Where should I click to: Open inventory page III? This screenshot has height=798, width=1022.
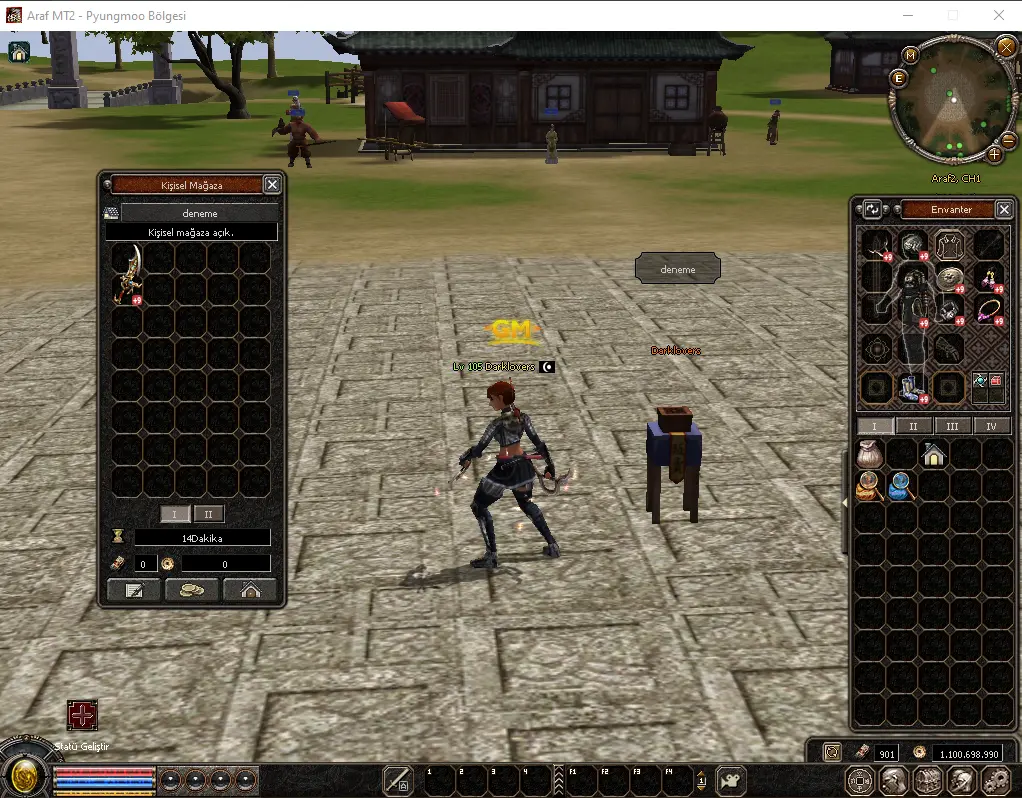[953, 426]
